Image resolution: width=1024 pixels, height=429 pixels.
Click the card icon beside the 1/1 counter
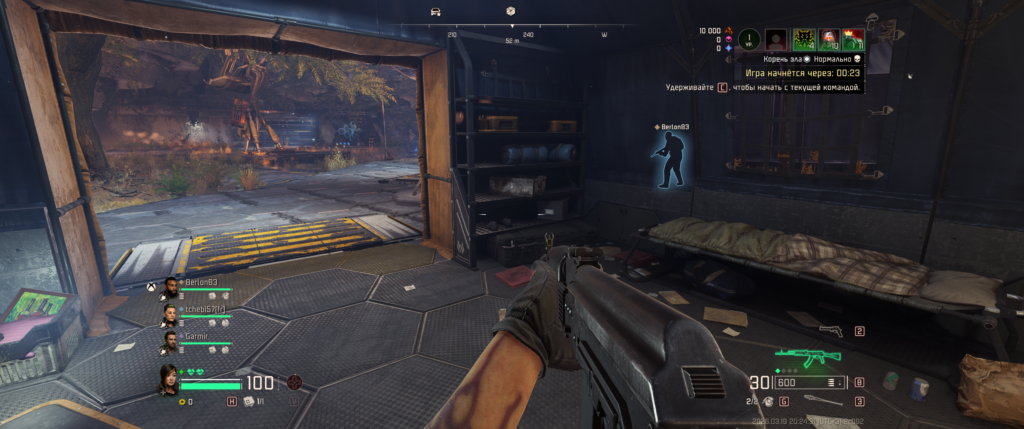(x=247, y=401)
